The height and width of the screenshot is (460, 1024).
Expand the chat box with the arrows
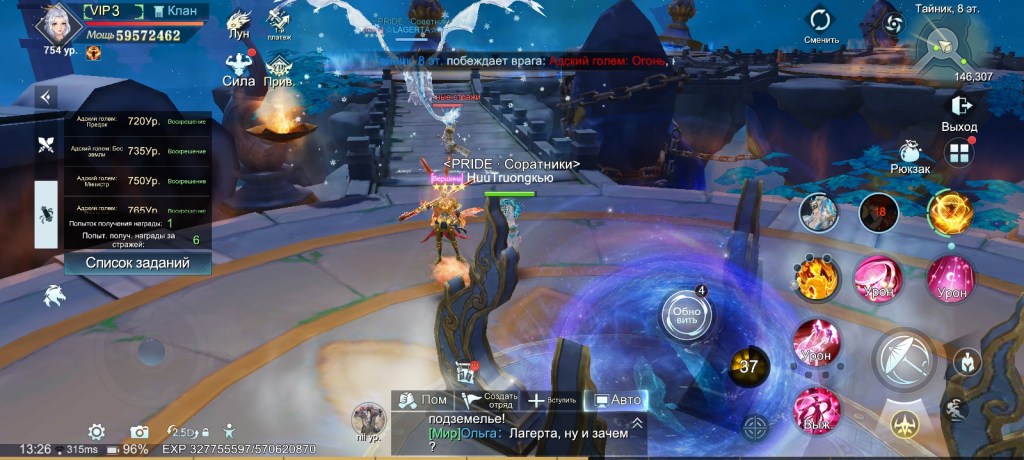click(x=637, y=423)
